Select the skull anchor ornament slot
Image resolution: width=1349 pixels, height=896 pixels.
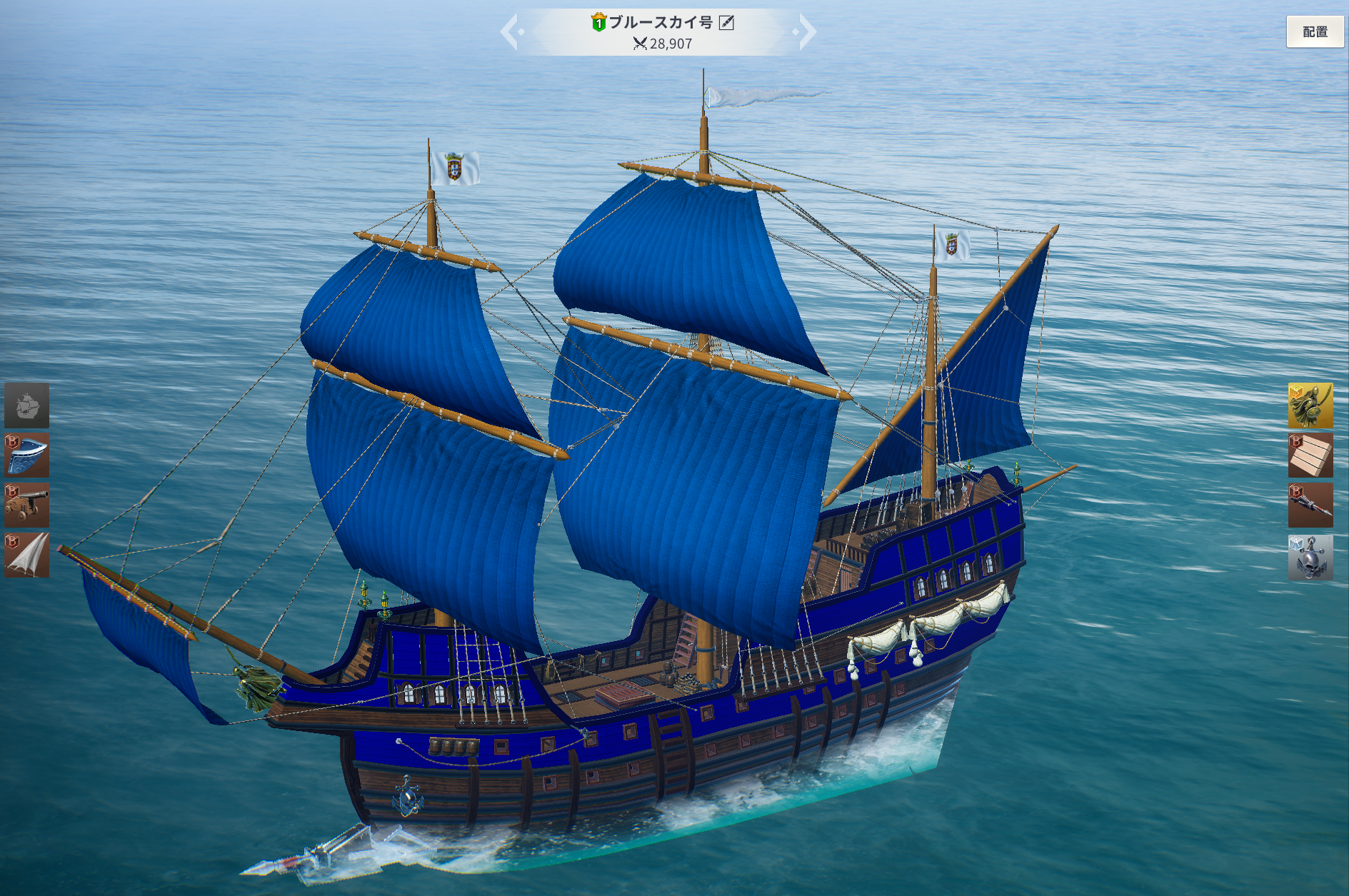1310,557
